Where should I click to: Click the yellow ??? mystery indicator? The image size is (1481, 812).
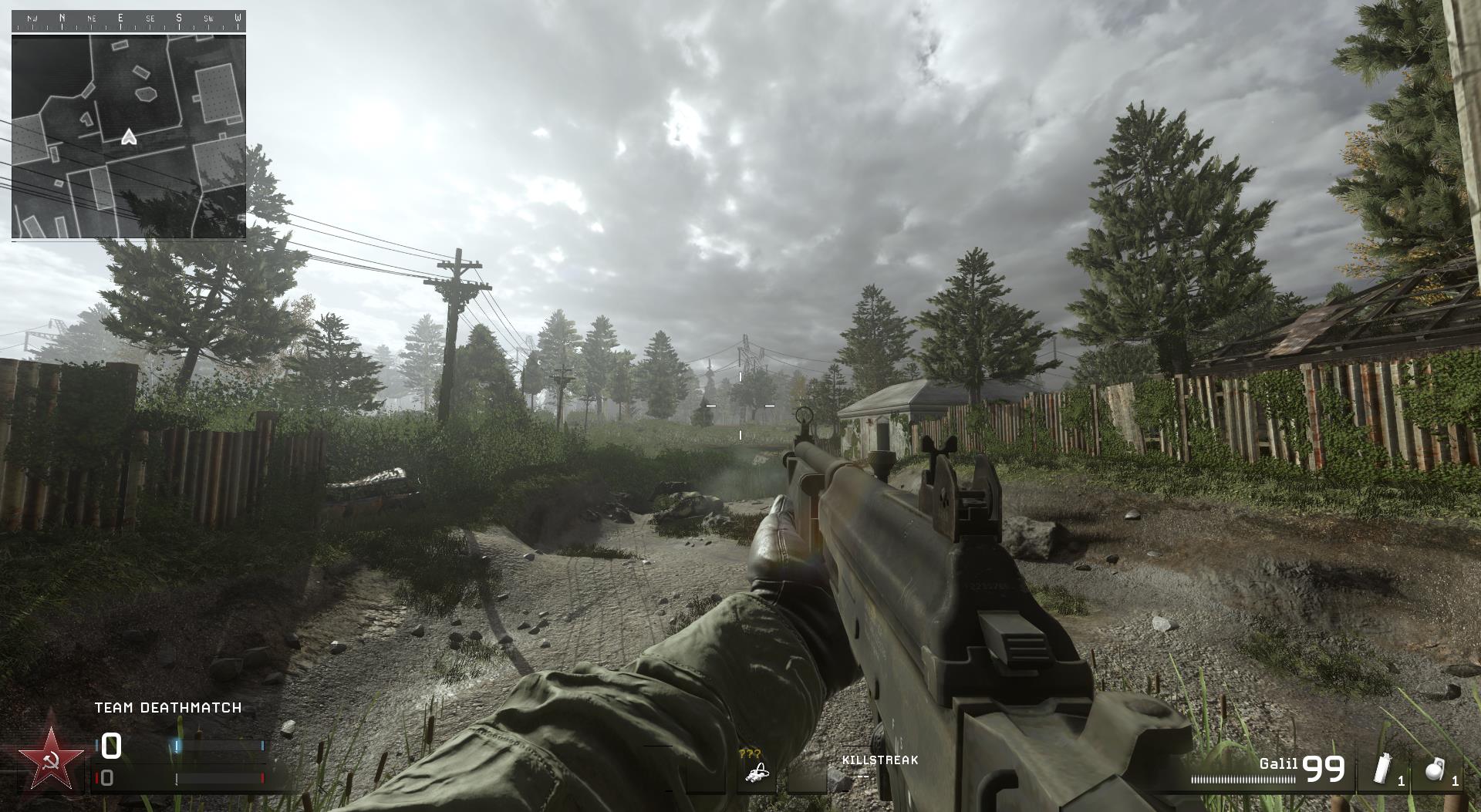tap(750, 753)
